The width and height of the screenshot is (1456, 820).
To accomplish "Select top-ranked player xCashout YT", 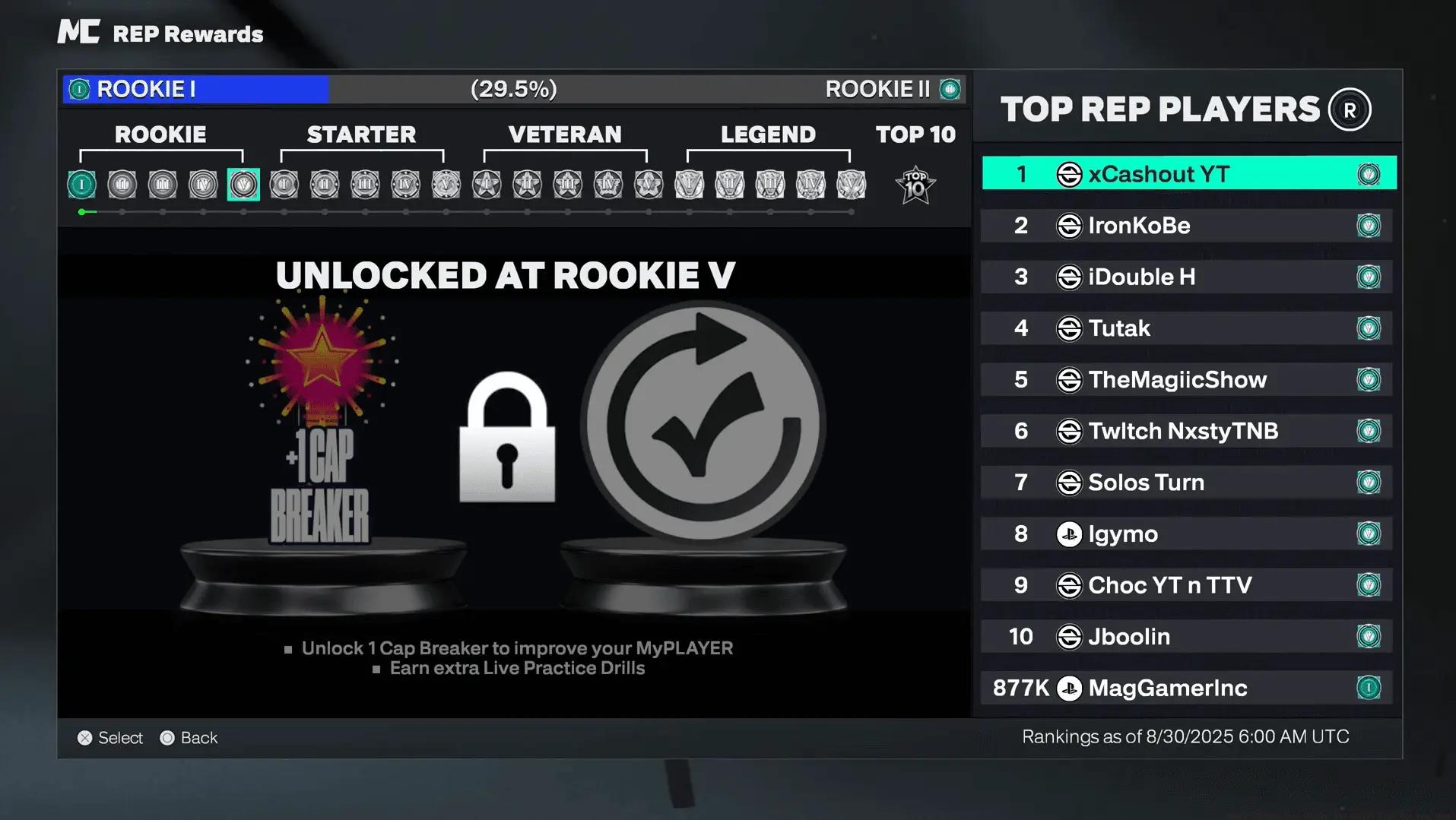I will [x=1188, y=174].
